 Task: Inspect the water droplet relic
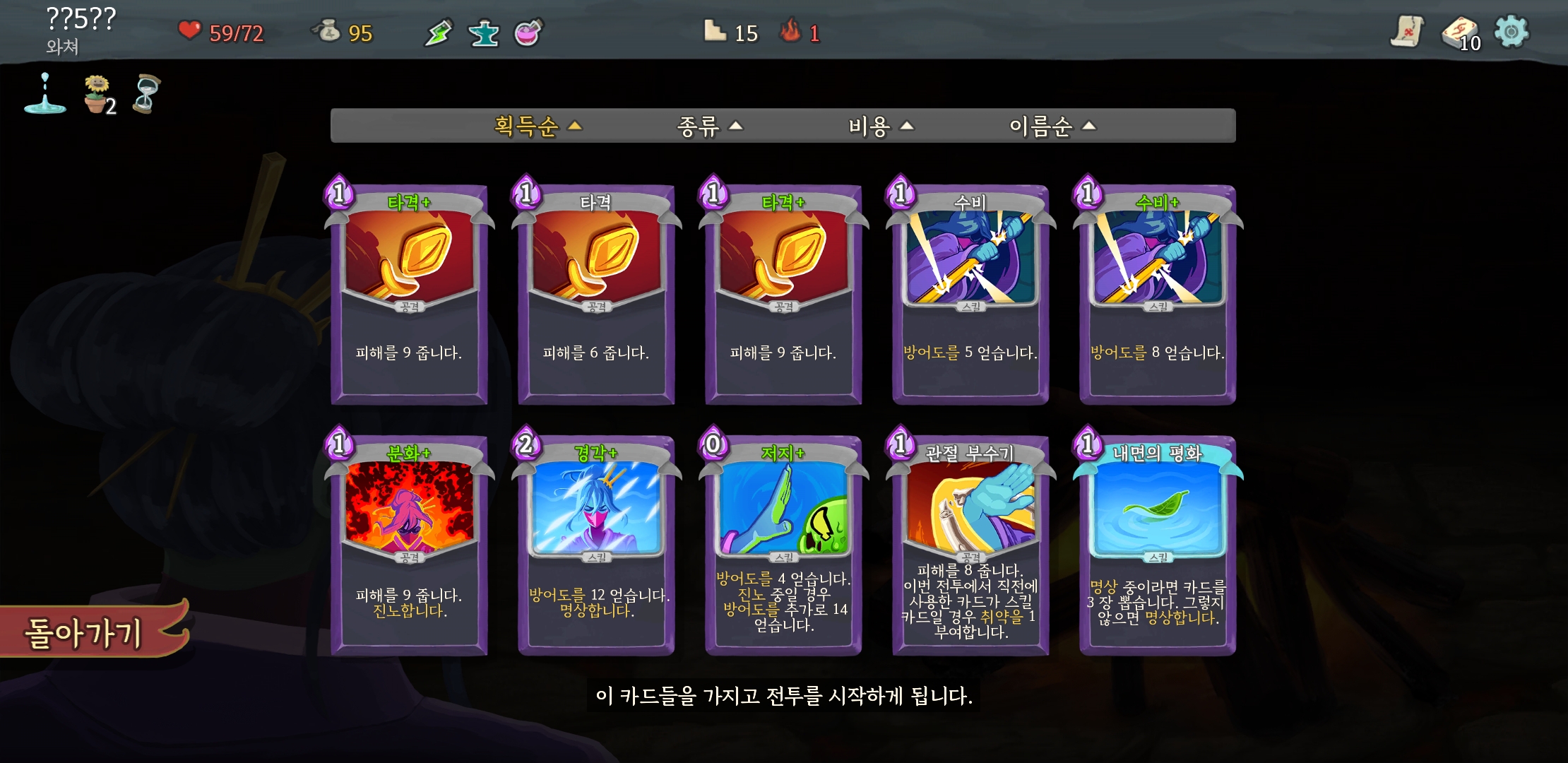click(44, 95)
